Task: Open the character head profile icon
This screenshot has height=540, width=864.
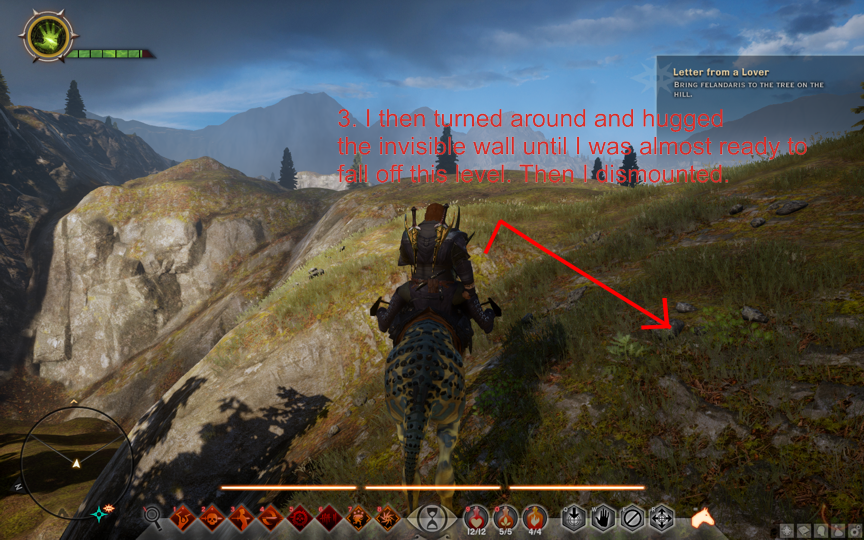Action: [822, 531]
